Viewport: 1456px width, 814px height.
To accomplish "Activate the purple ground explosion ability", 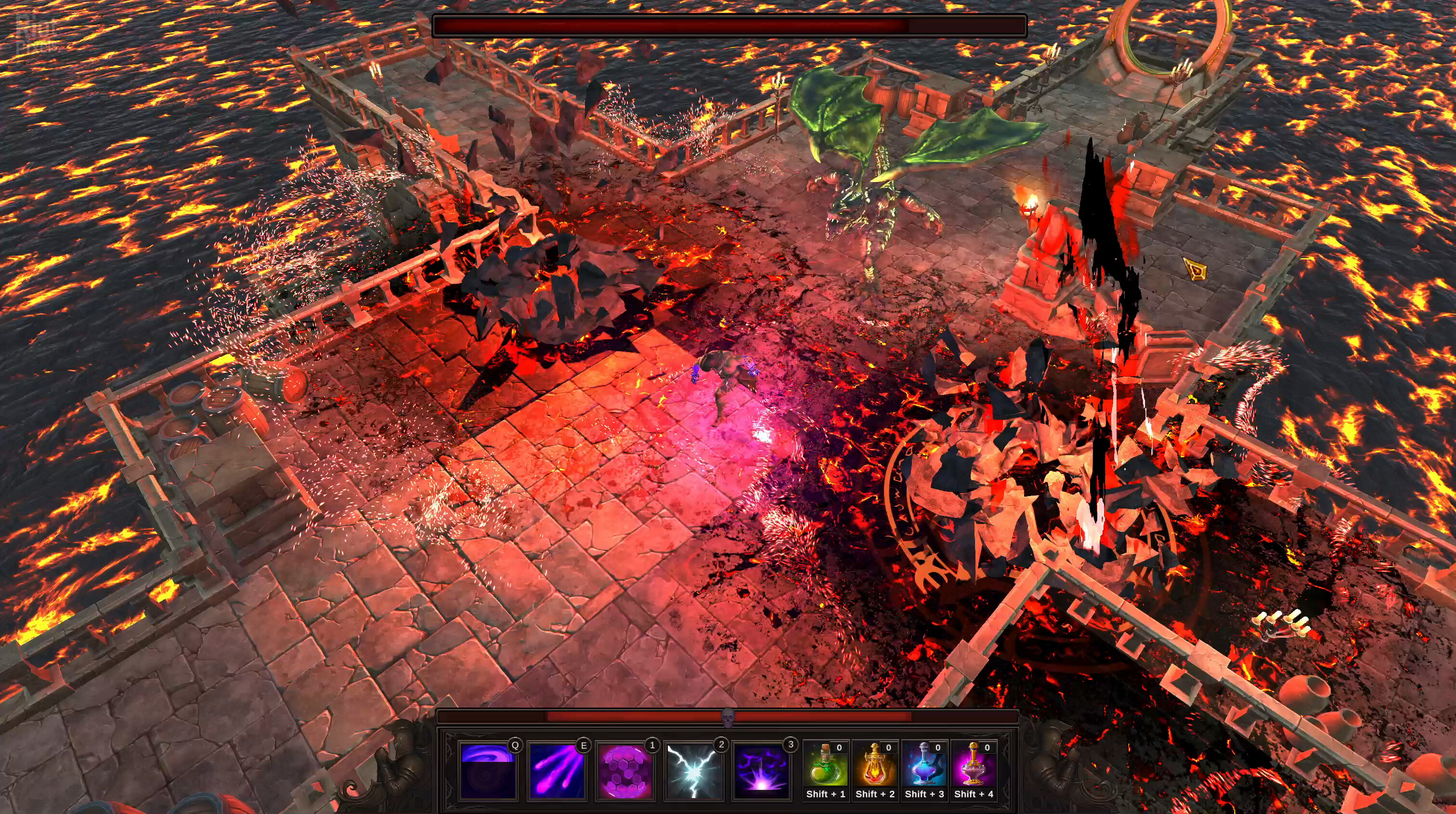I will pos(762,770).
